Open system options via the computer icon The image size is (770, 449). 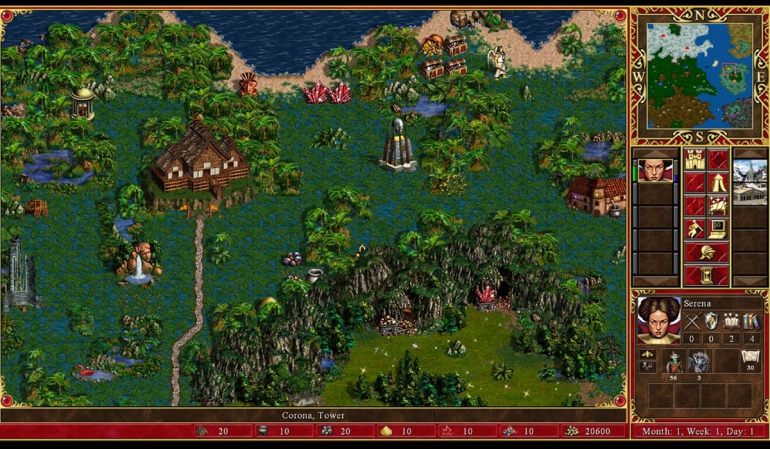(718, 230)
